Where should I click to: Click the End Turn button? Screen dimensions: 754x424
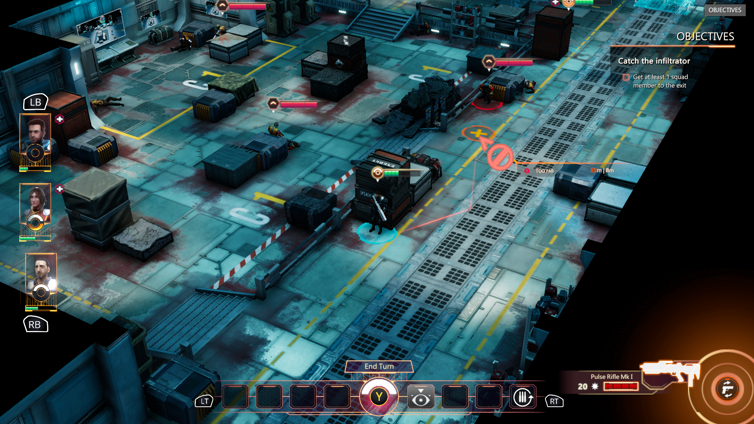point(379,366)
